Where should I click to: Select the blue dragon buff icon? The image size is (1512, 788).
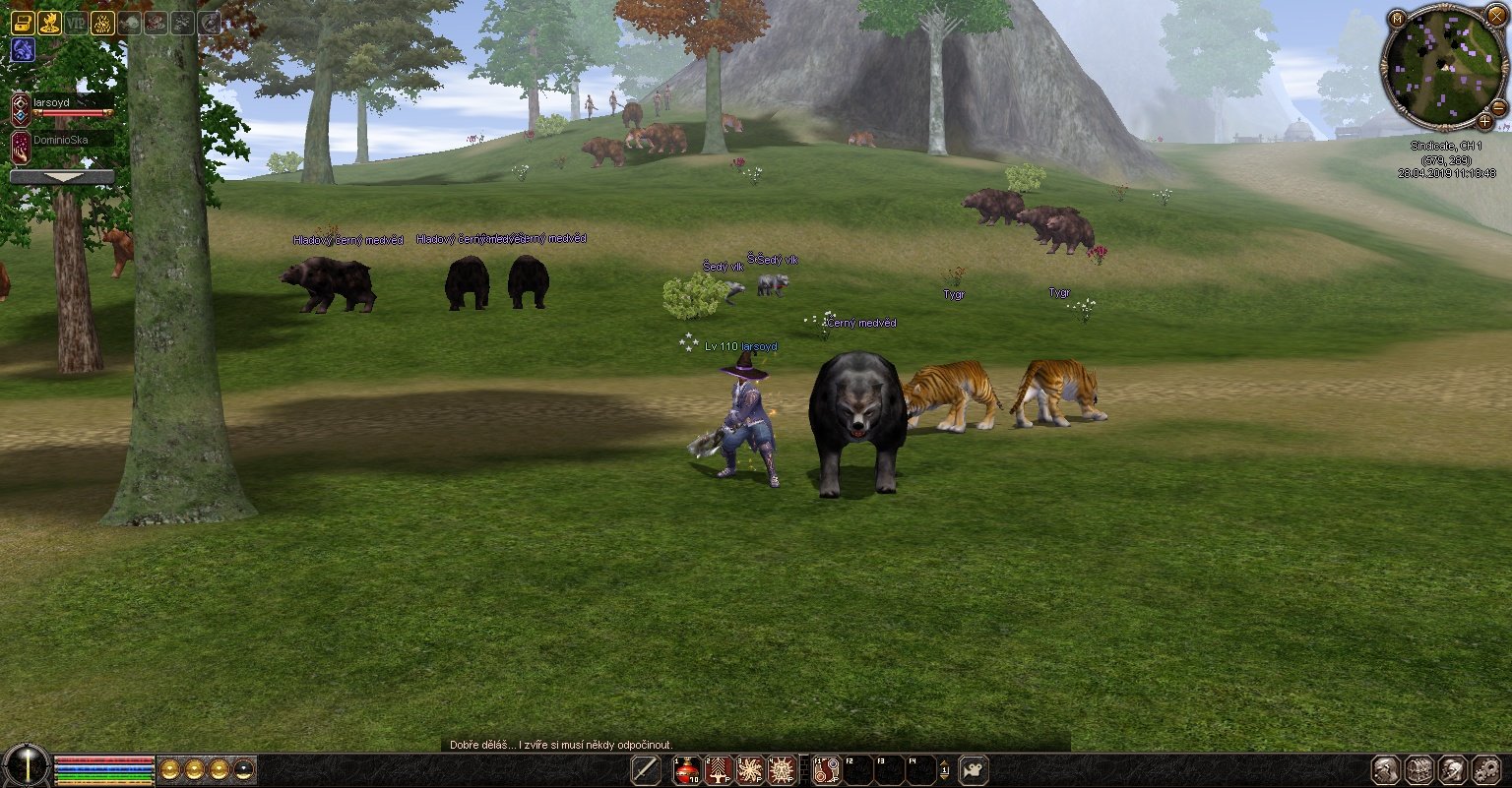point(23,49)
